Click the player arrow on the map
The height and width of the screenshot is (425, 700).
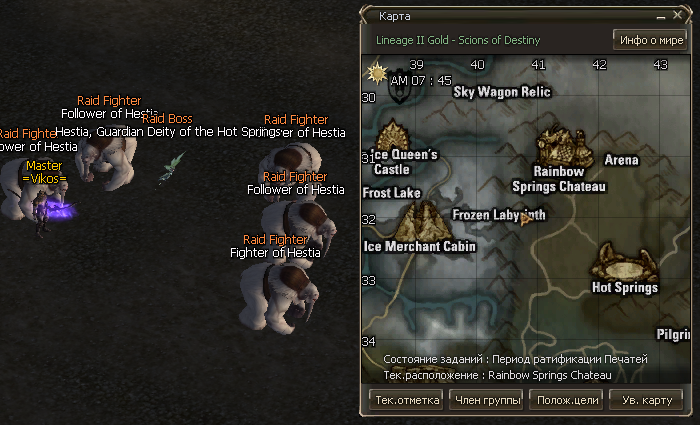click(x=524, y=219)
